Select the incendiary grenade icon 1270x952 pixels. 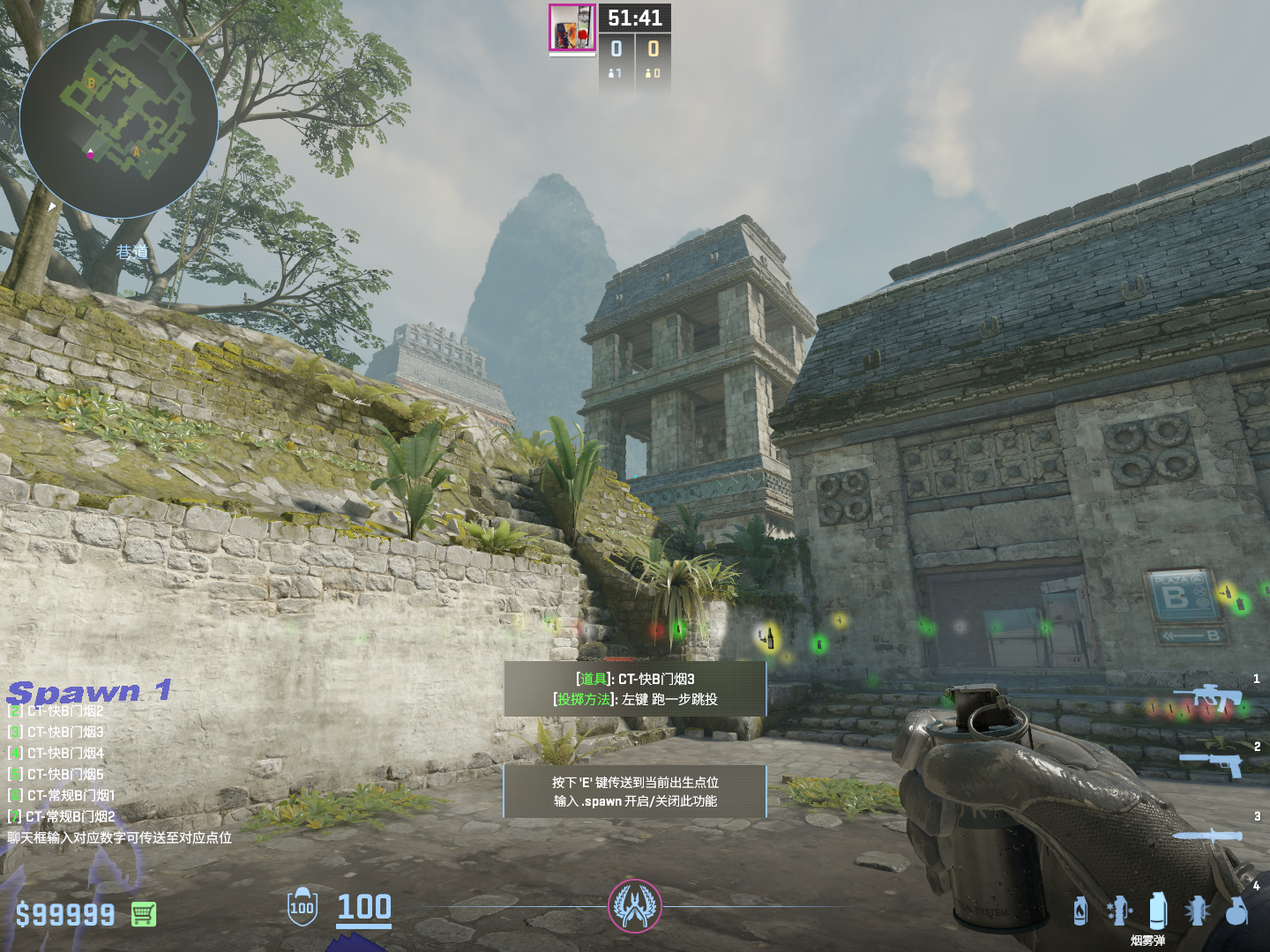1080,911
